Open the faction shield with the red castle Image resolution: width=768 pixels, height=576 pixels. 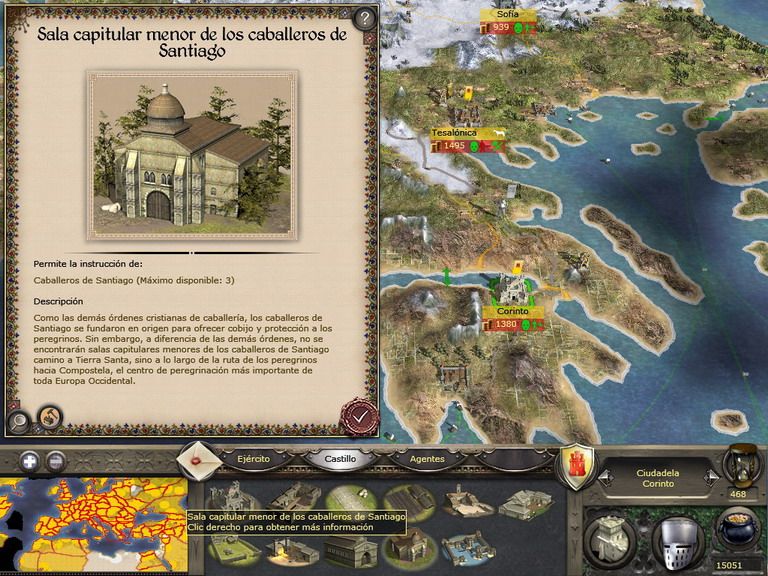point(576,467)
